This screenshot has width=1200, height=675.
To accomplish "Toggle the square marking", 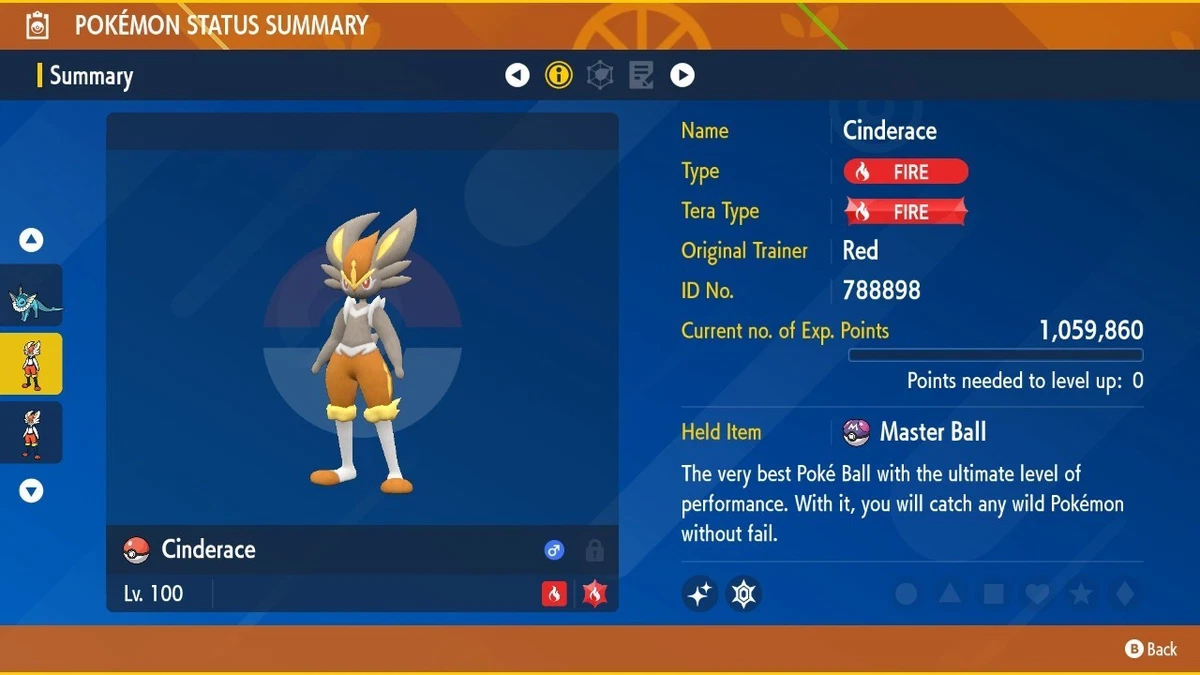I will click(x=993, y=594).
